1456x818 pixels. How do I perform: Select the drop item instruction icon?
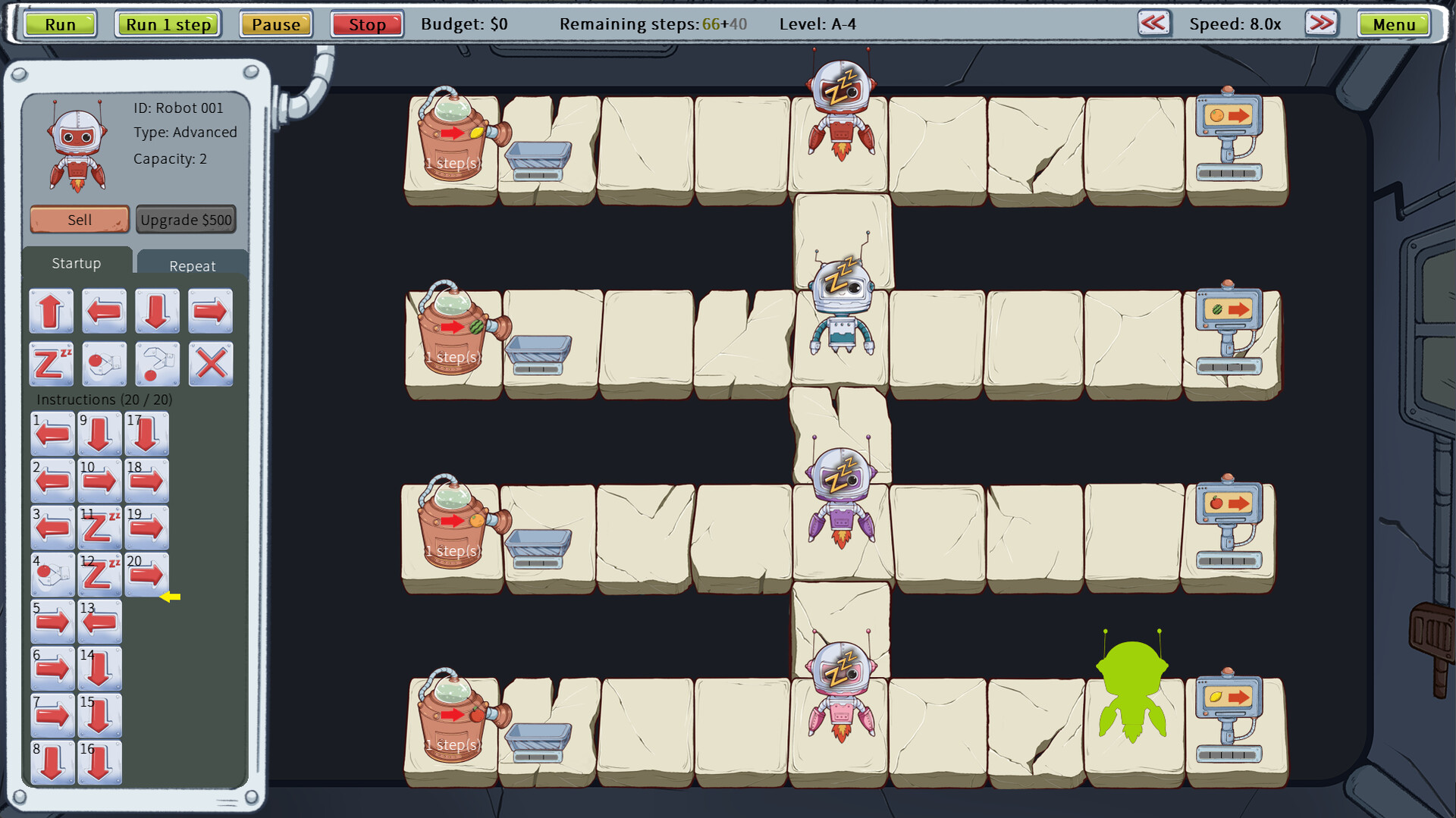(157, 364)
